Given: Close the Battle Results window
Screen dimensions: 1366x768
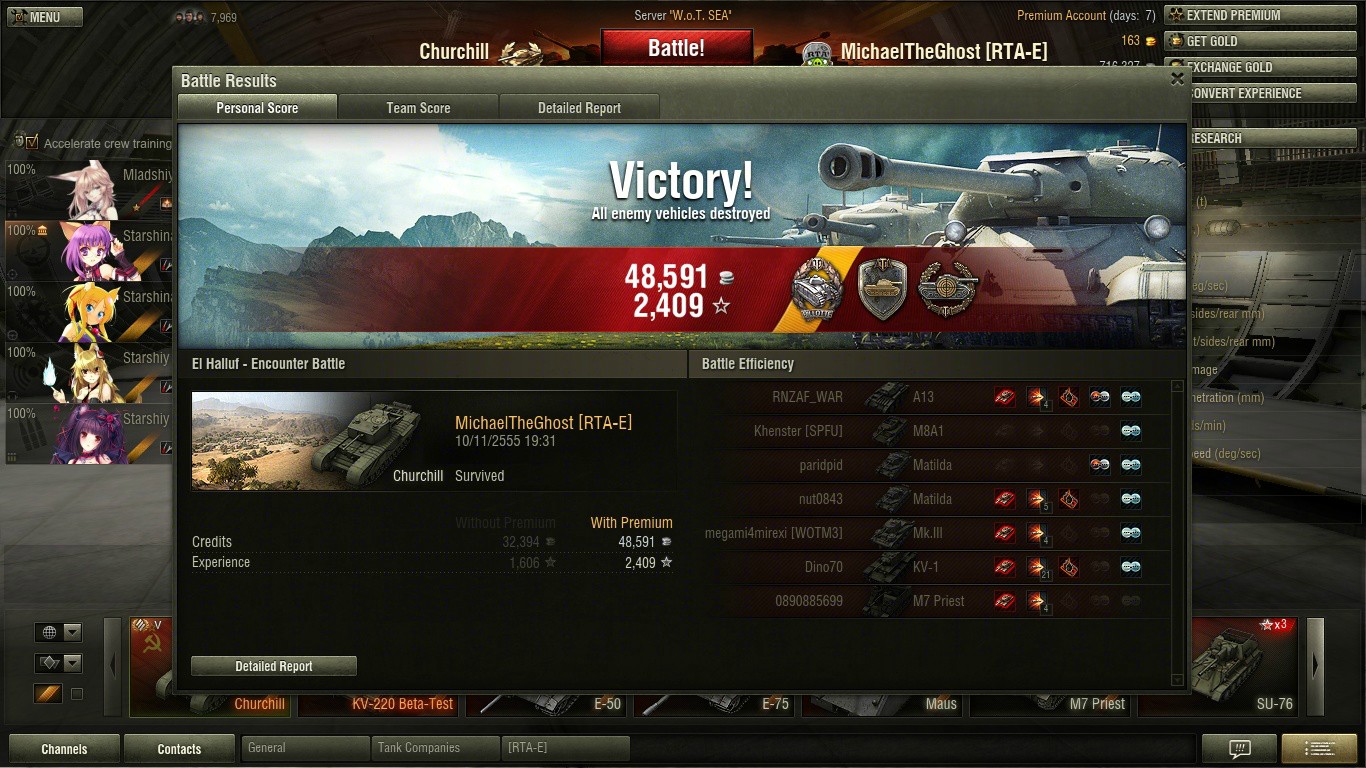Looking at the screenshot, I should tap(1177, 79).
